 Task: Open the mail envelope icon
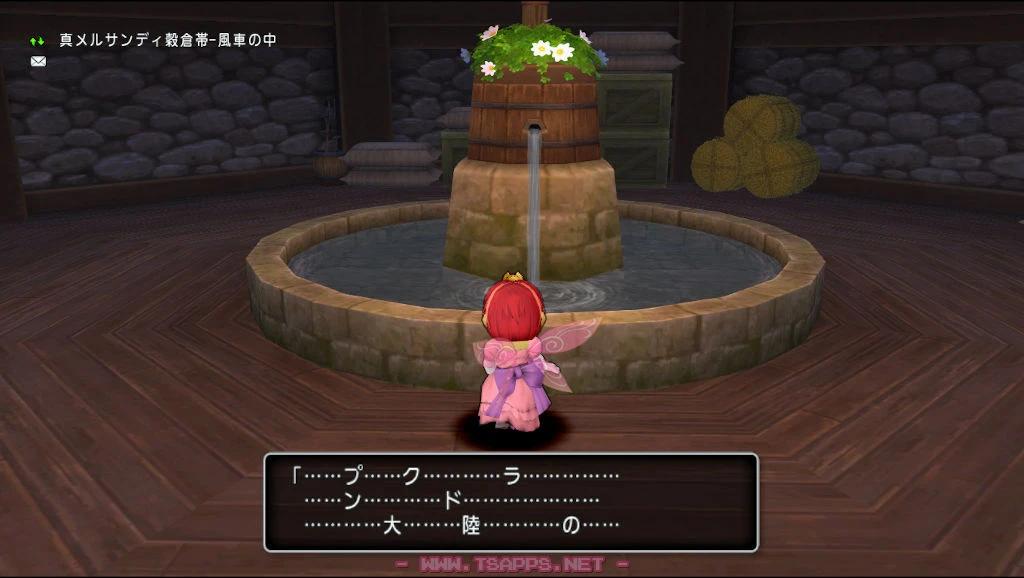[38, 61]
